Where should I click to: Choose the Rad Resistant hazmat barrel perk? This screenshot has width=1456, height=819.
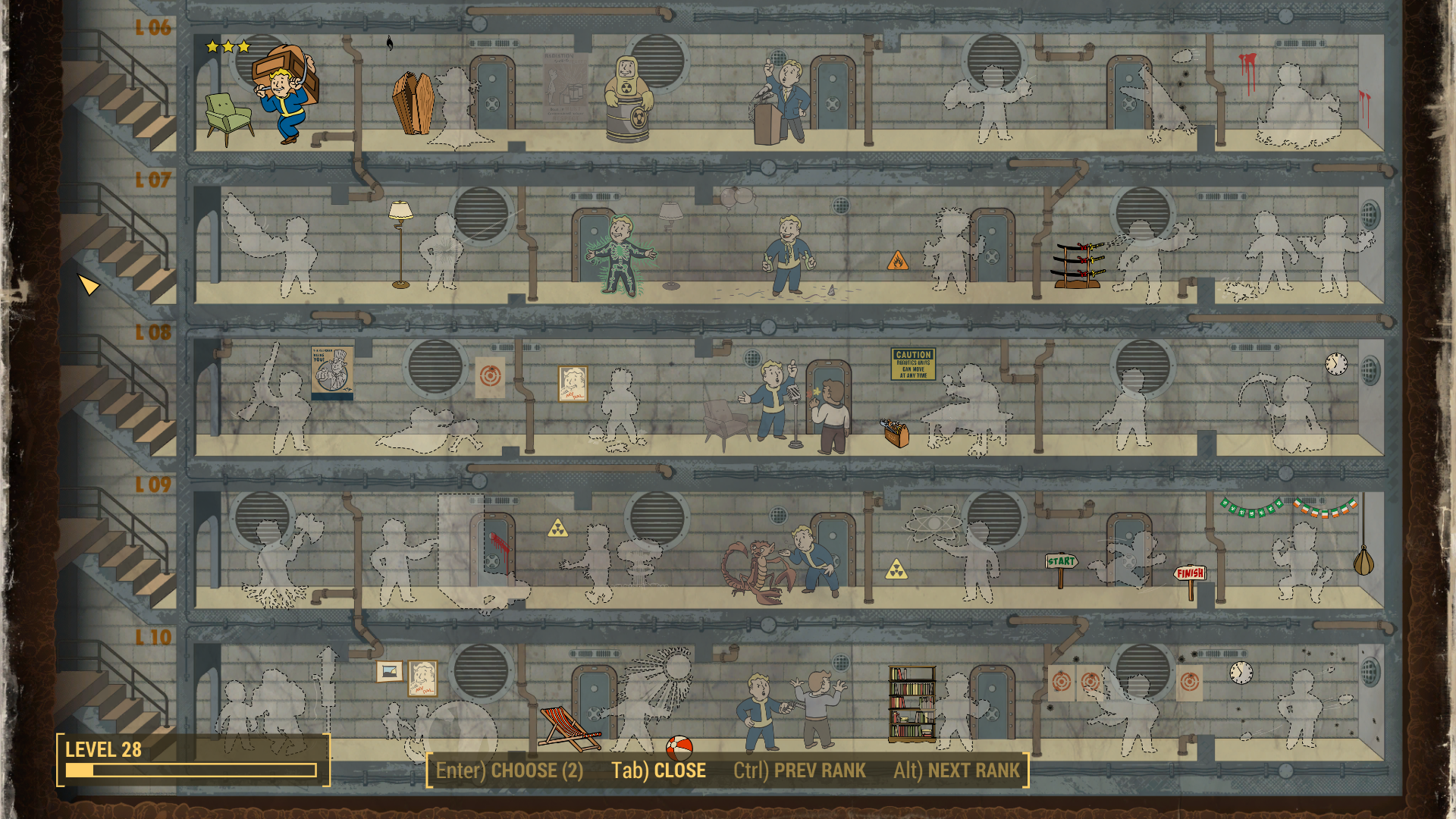click(x=628, y=99)
